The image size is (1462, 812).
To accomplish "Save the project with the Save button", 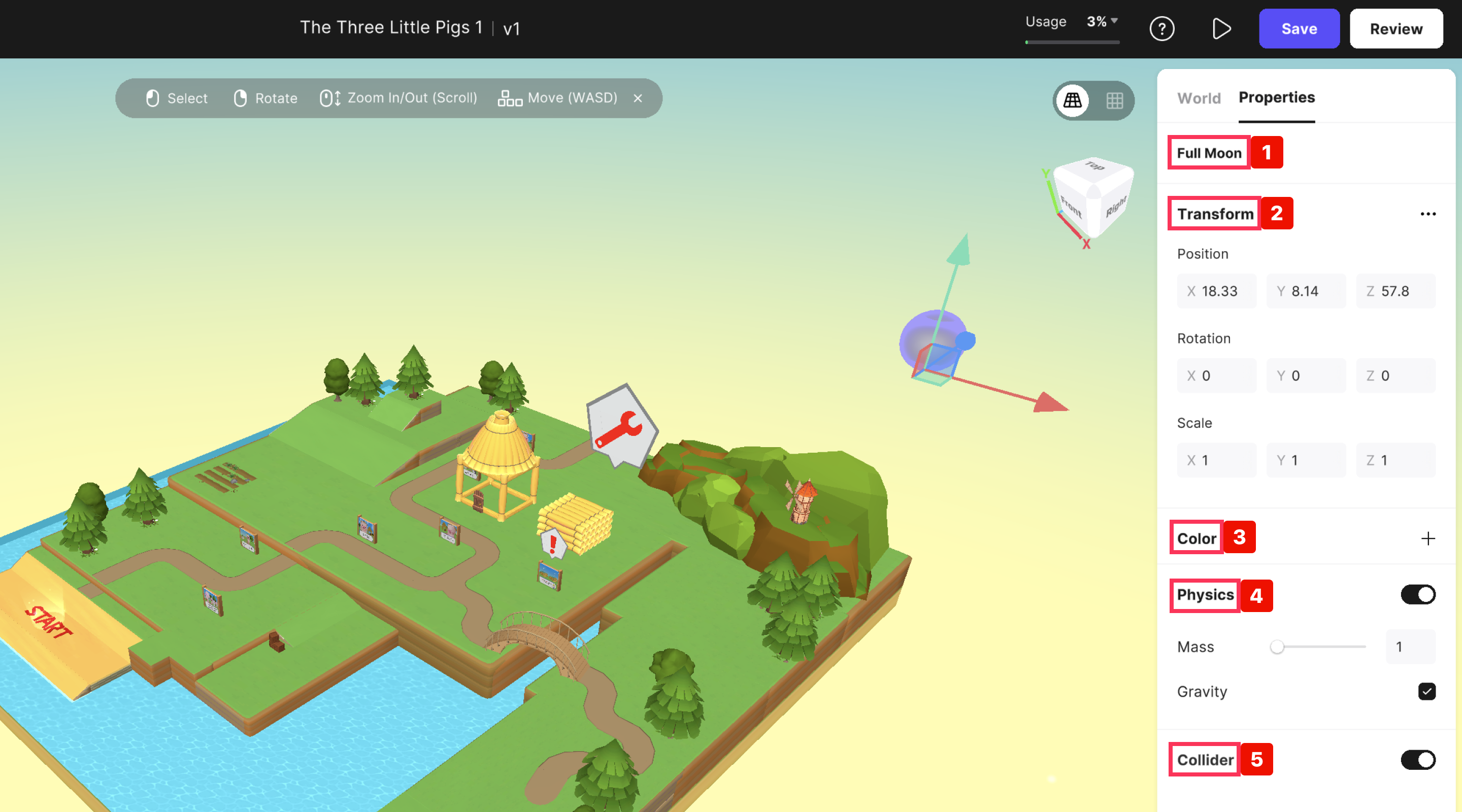I will 1299,29.
